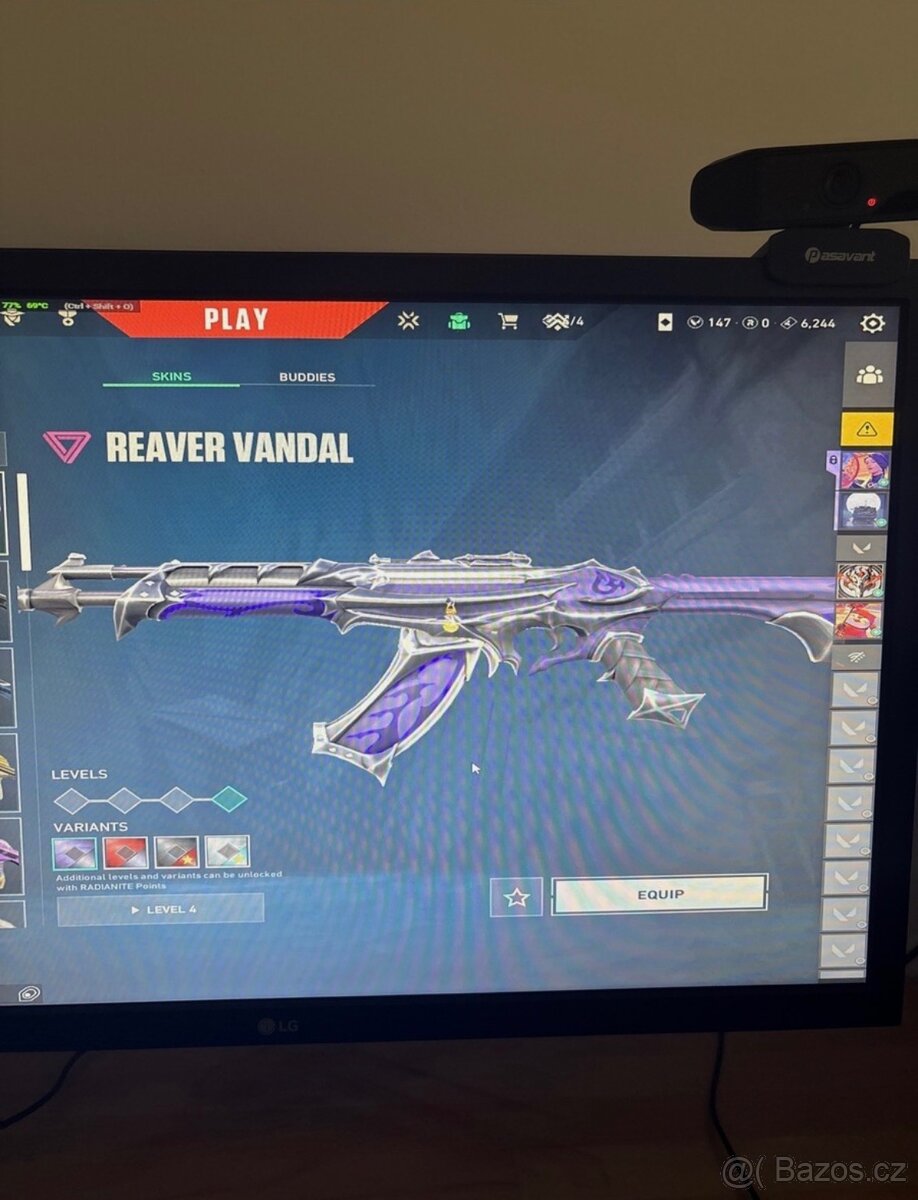Select the Skins tab
918x1200 pixels.
tap(171, 376)
